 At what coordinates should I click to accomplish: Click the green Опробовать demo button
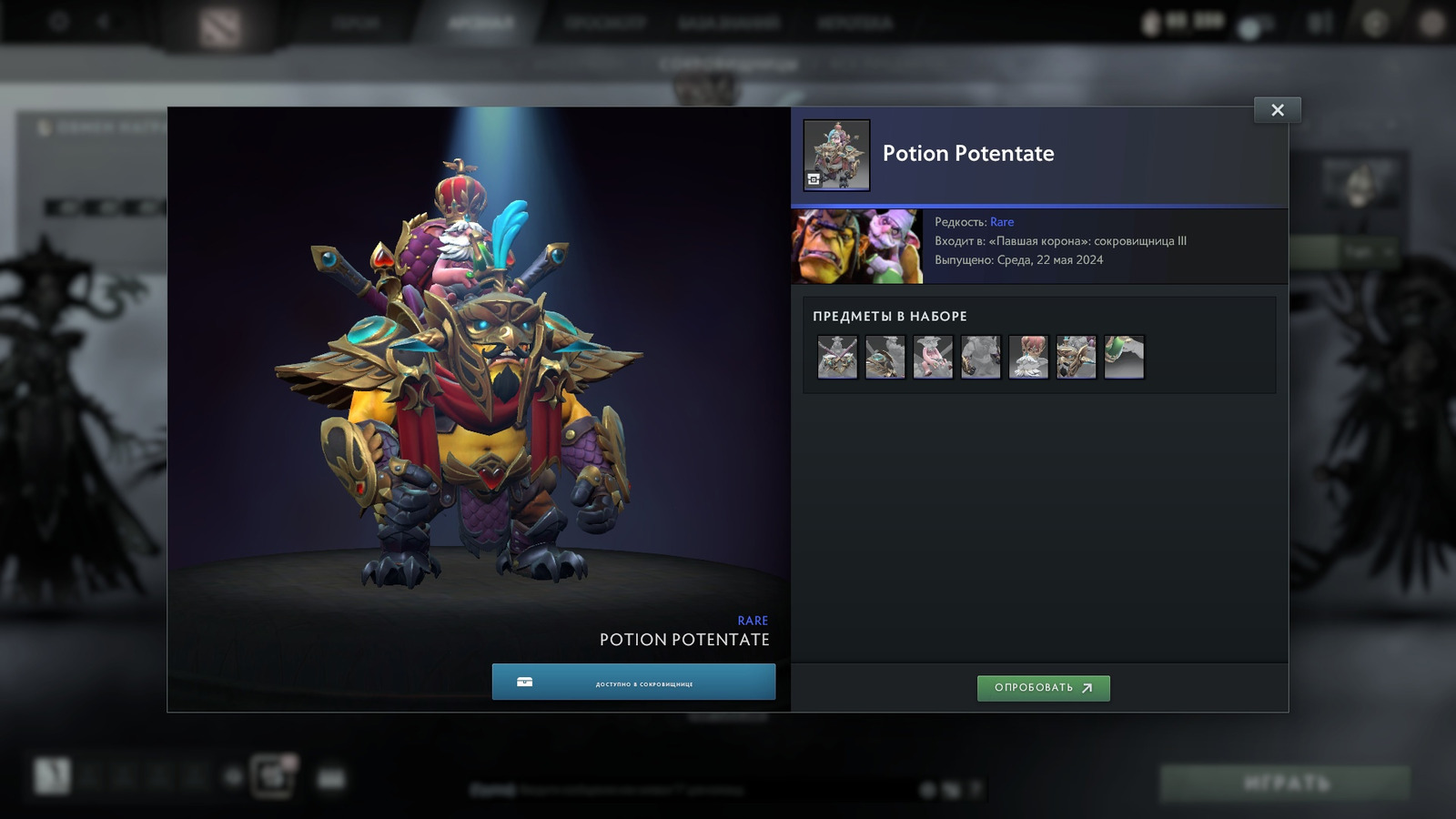tap(1043, 688)
